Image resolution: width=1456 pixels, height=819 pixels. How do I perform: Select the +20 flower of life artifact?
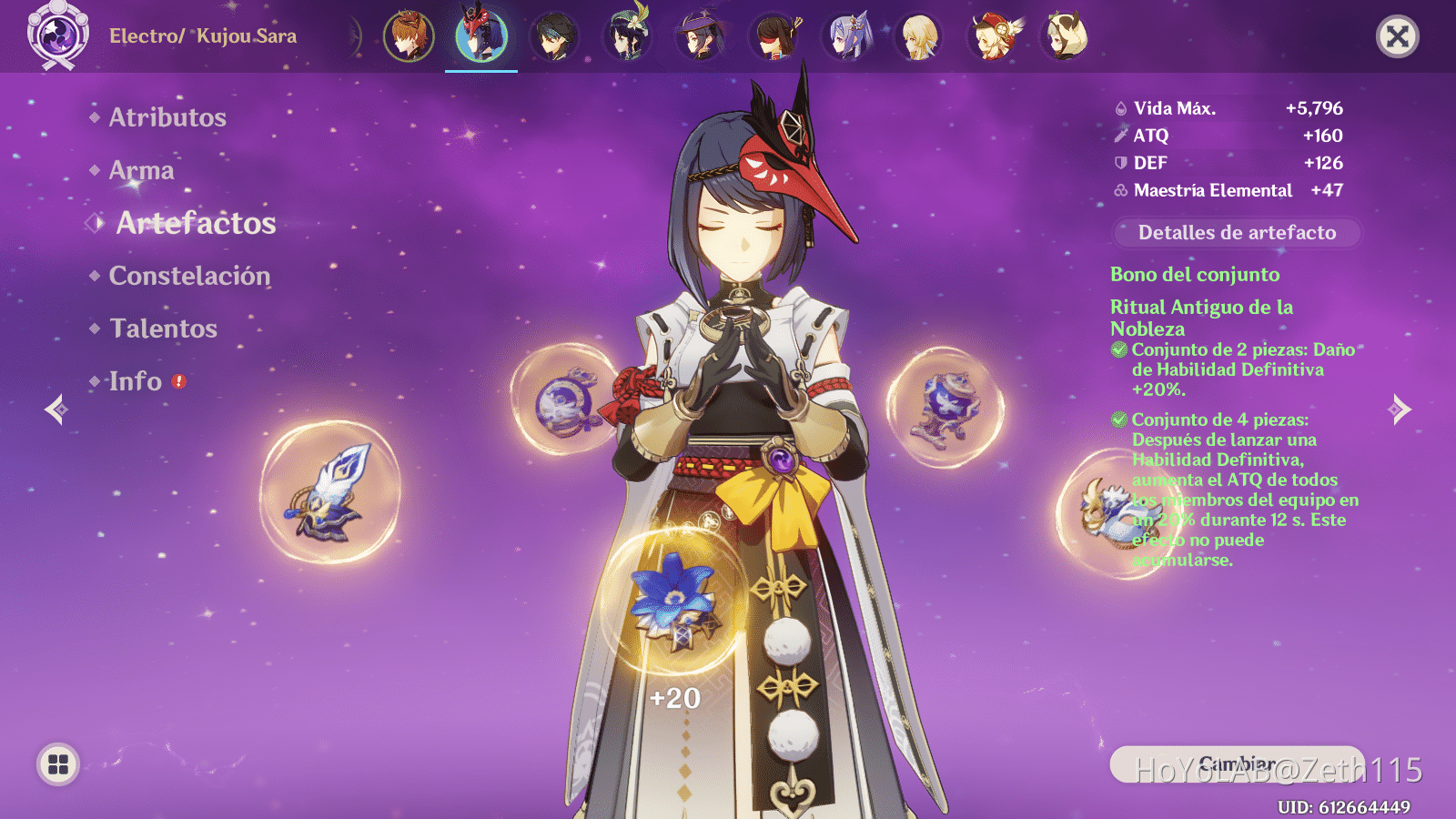(x=673, y=601)
